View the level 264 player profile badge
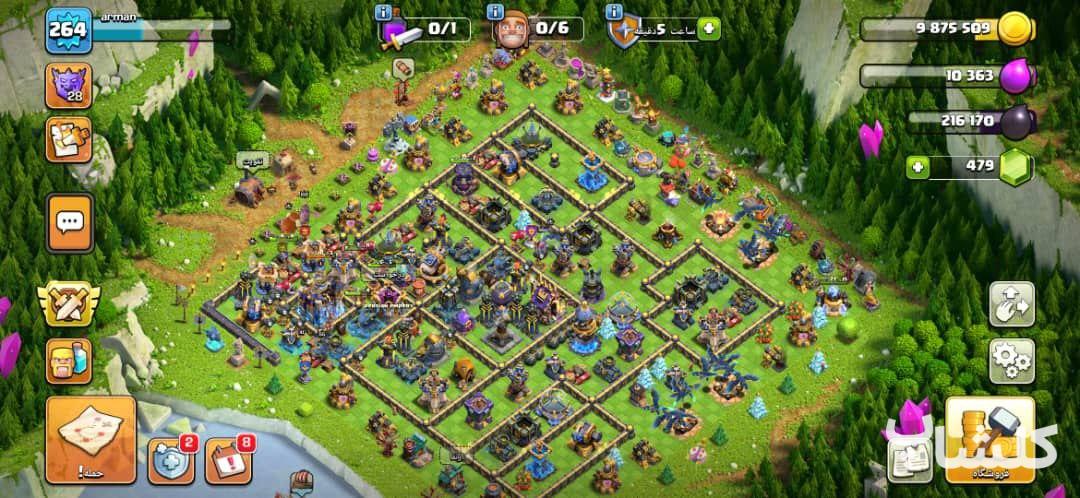The width and height of the screenshot is (1080, 498). 68,30
